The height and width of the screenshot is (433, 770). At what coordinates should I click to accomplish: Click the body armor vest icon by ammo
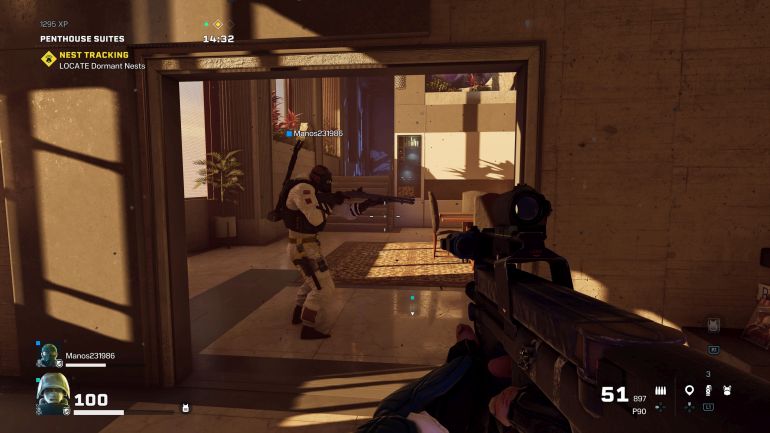click(727, 390)
